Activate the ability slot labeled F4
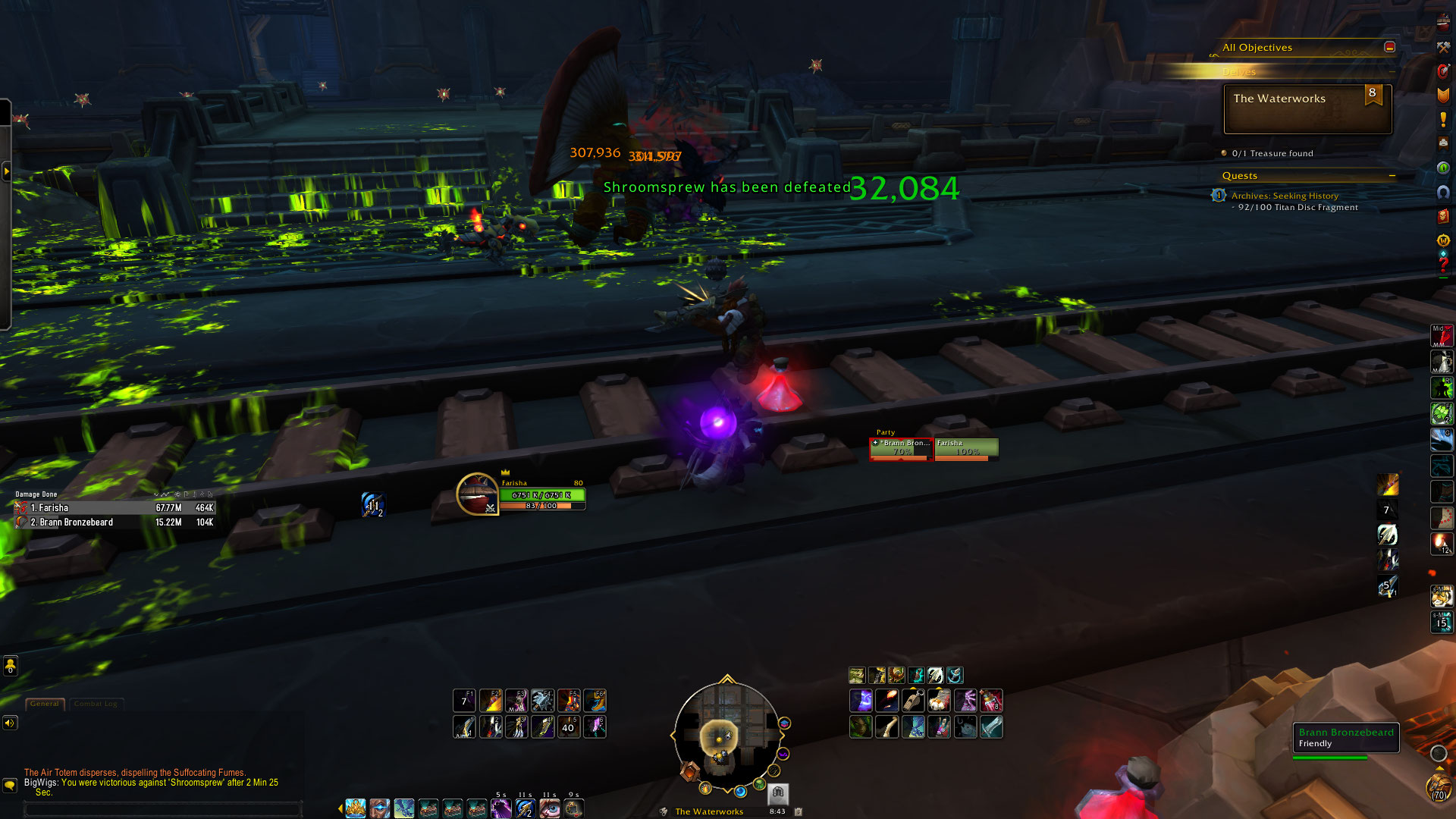The image size is (1456, 819). pos(543,700)
